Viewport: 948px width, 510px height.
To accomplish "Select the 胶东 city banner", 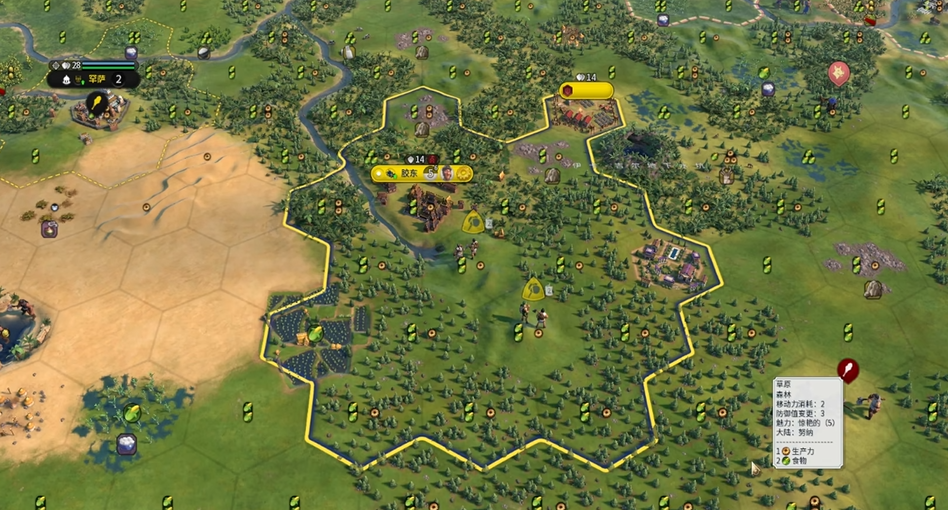I will click(409, 173).
